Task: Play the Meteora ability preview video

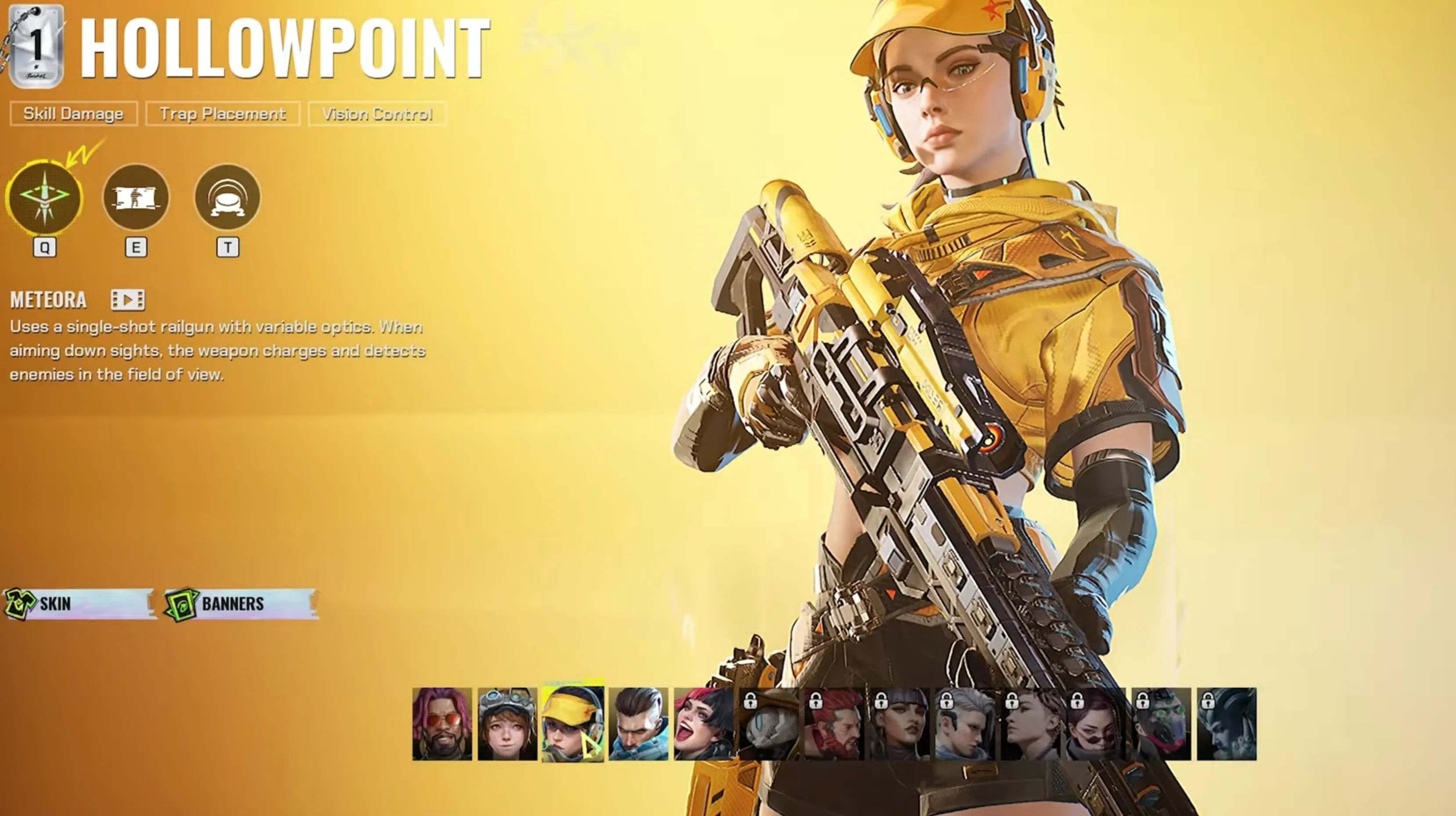Action: point(128,300)
